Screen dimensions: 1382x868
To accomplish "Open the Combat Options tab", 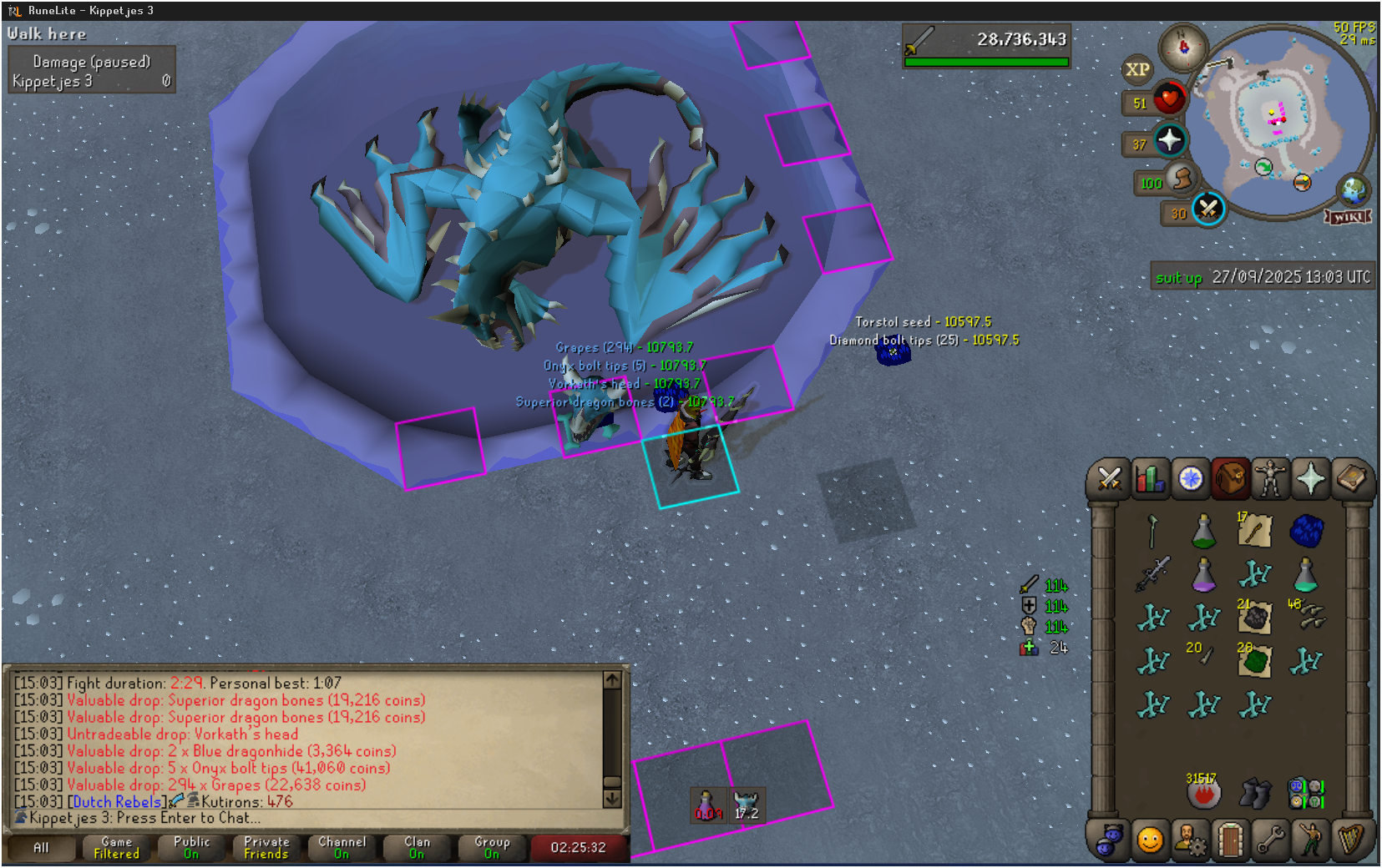I will pos(1109,479).
